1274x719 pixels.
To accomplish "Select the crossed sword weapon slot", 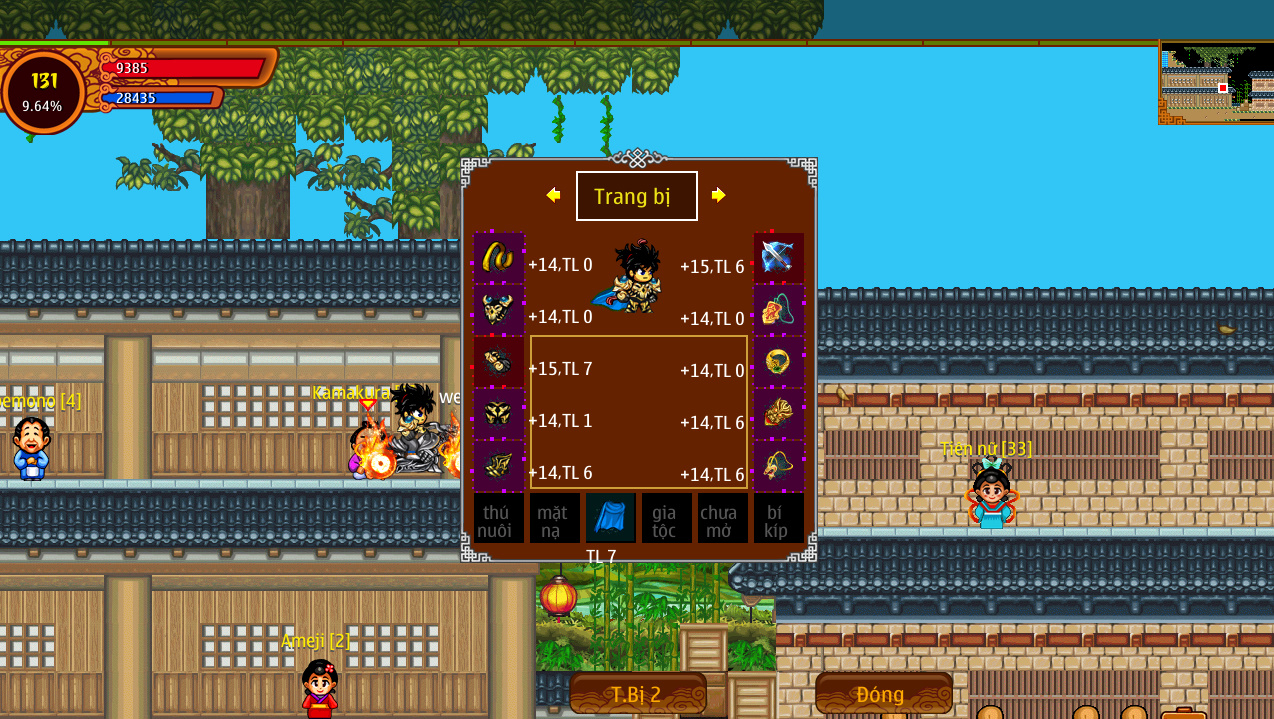I will [778, 258].
